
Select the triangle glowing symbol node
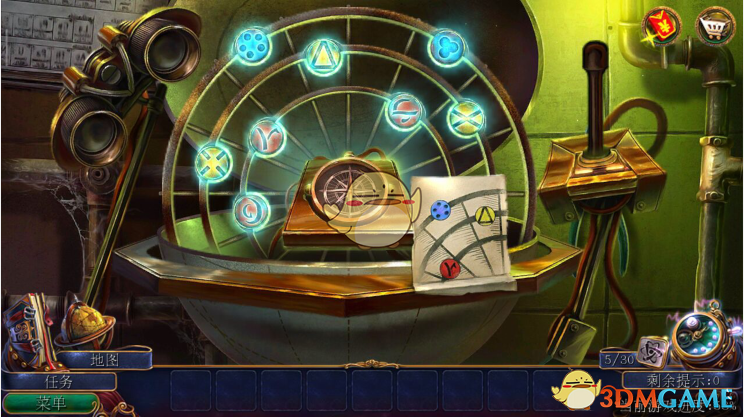click(x=322, y=53)
